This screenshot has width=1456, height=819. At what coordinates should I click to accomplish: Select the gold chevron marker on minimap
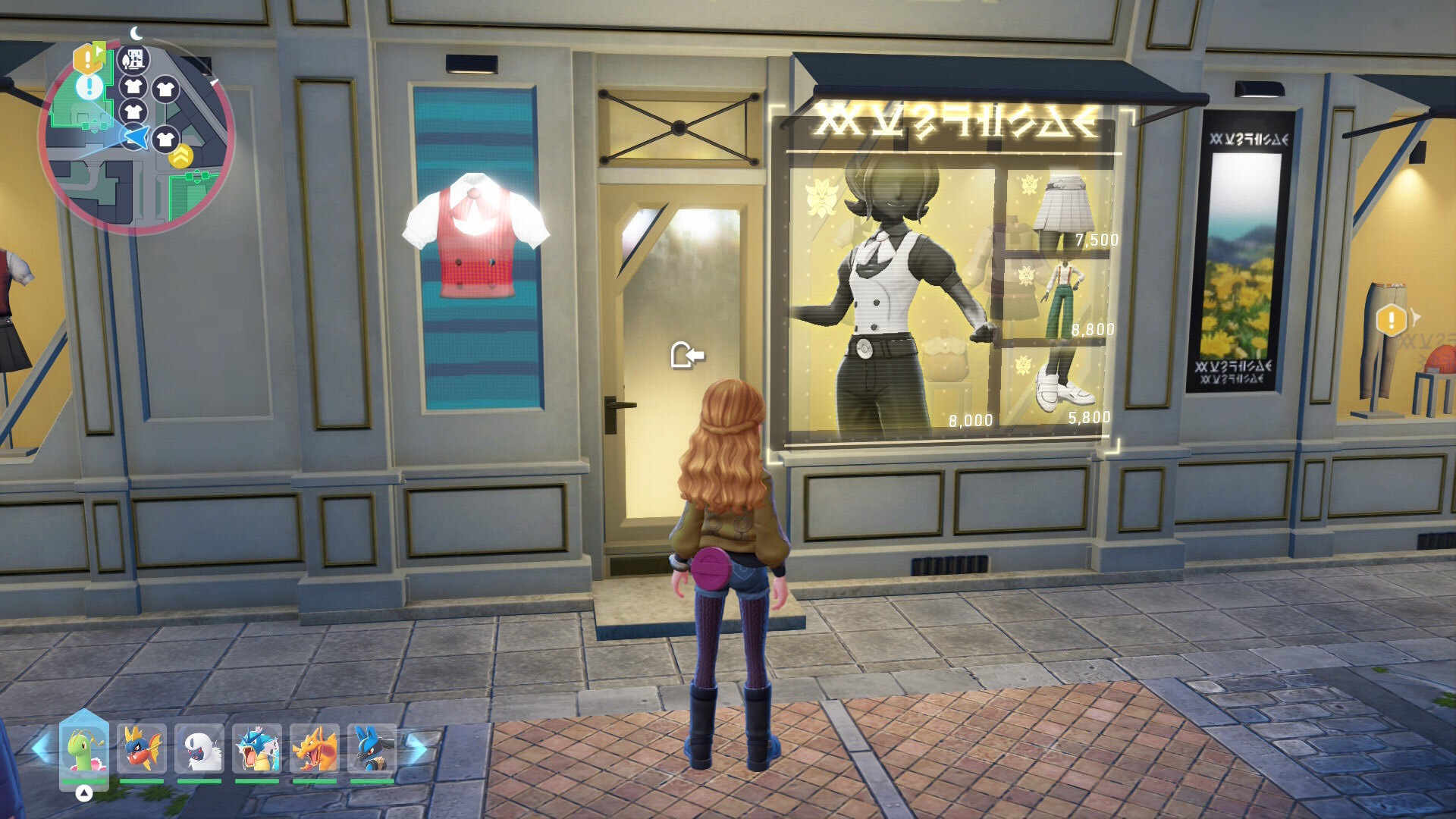coord(181,157)
